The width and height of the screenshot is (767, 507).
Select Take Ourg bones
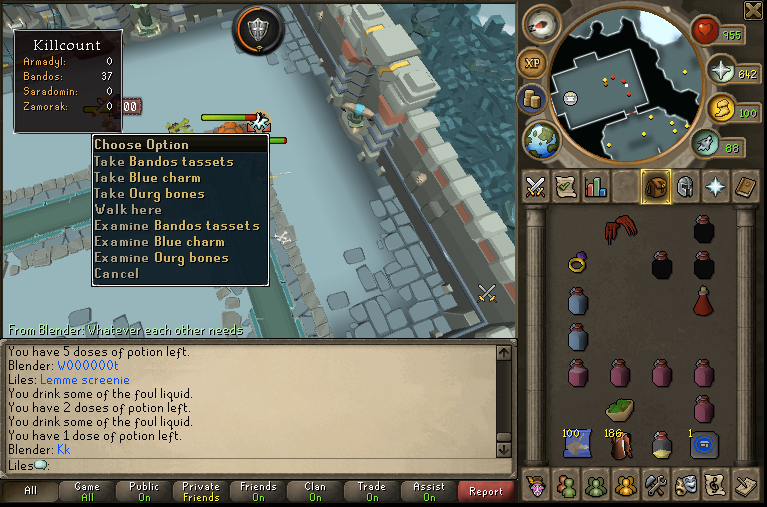click(x=149, y=193)
